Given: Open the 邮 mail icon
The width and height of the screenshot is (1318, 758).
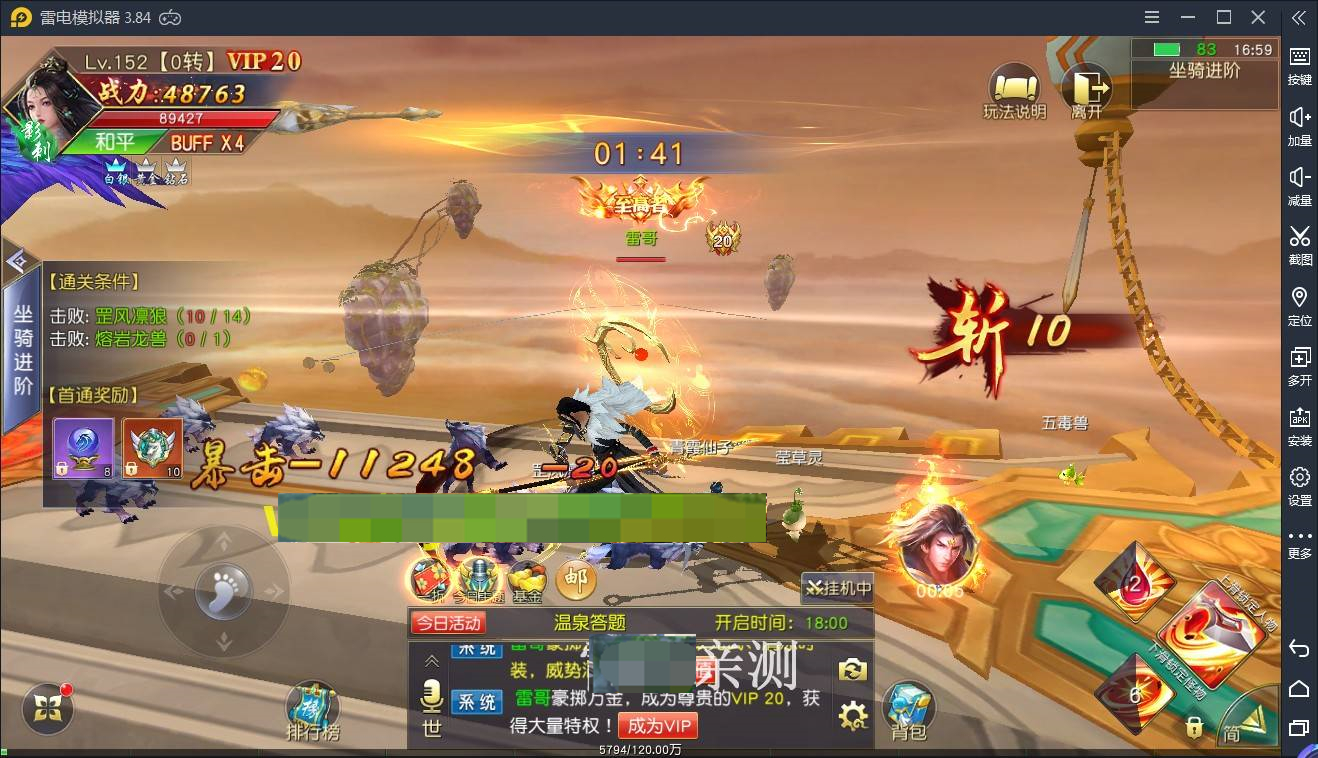Looking at the screenshot, I should pyautogui.click(x=575, y=578).
